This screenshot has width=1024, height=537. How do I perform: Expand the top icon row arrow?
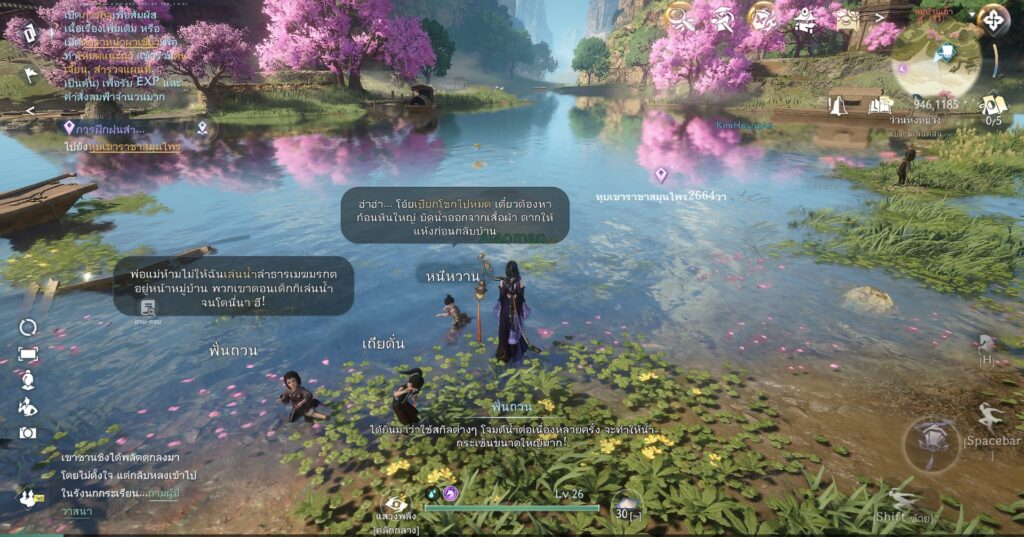pyautogui.click(x=880, y=16)
